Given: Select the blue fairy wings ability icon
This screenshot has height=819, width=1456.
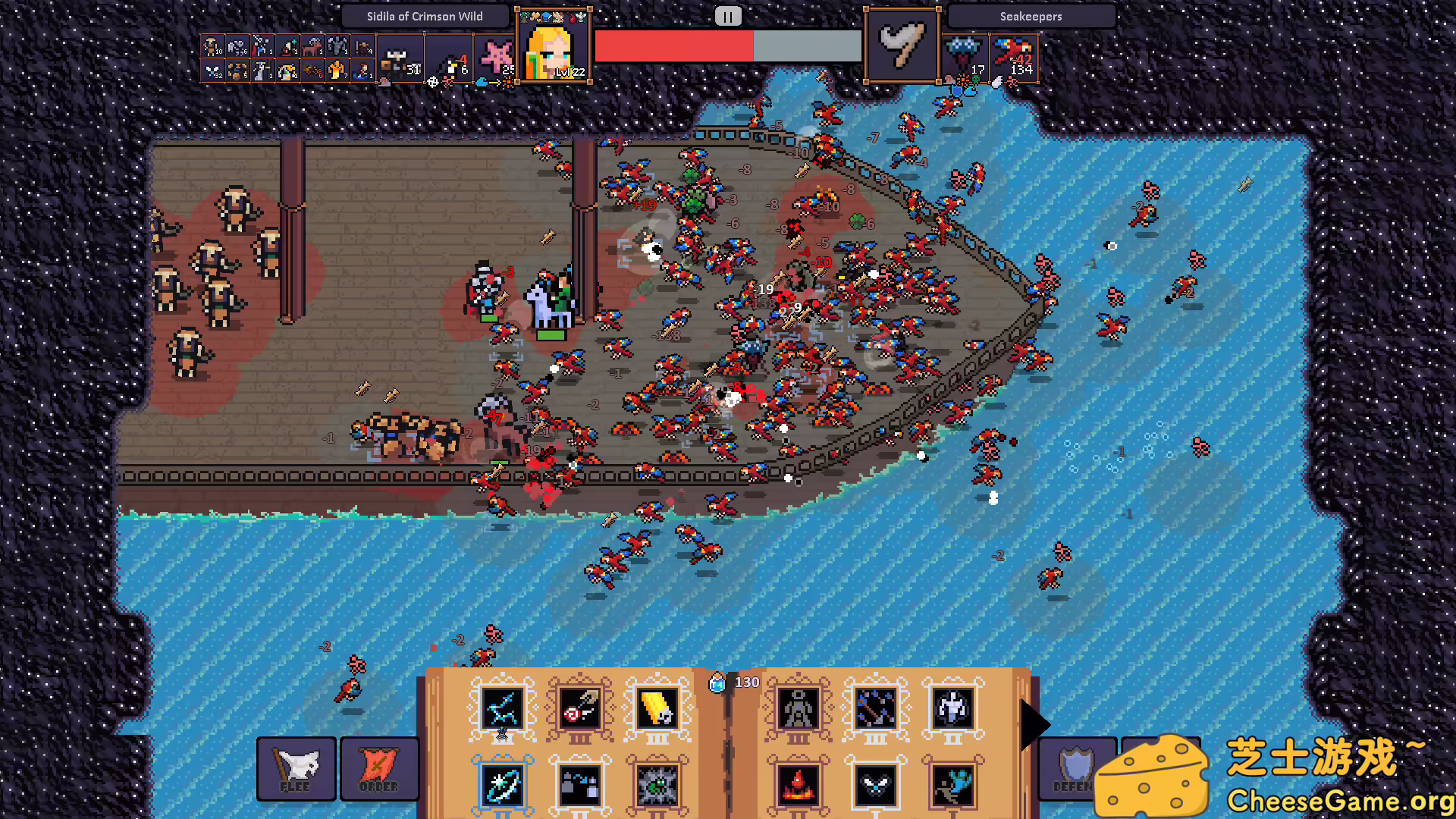Looking at the screenshot, I should coord(874,786).
